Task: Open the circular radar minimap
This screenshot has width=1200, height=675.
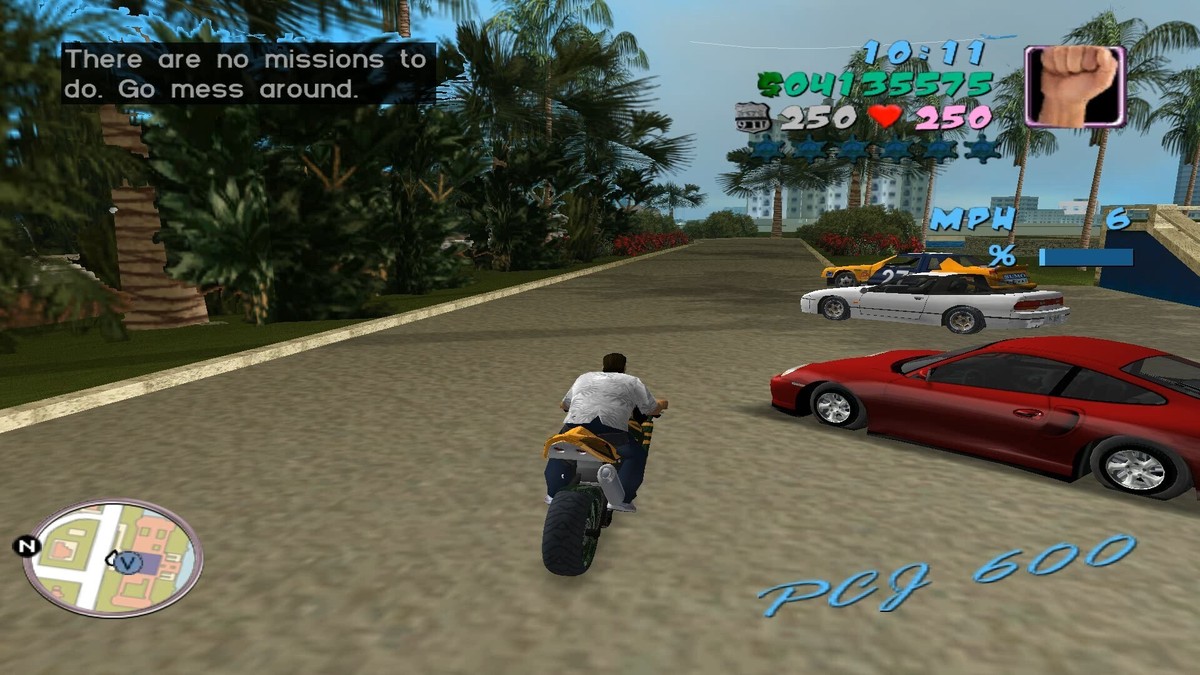Action: 112,557
